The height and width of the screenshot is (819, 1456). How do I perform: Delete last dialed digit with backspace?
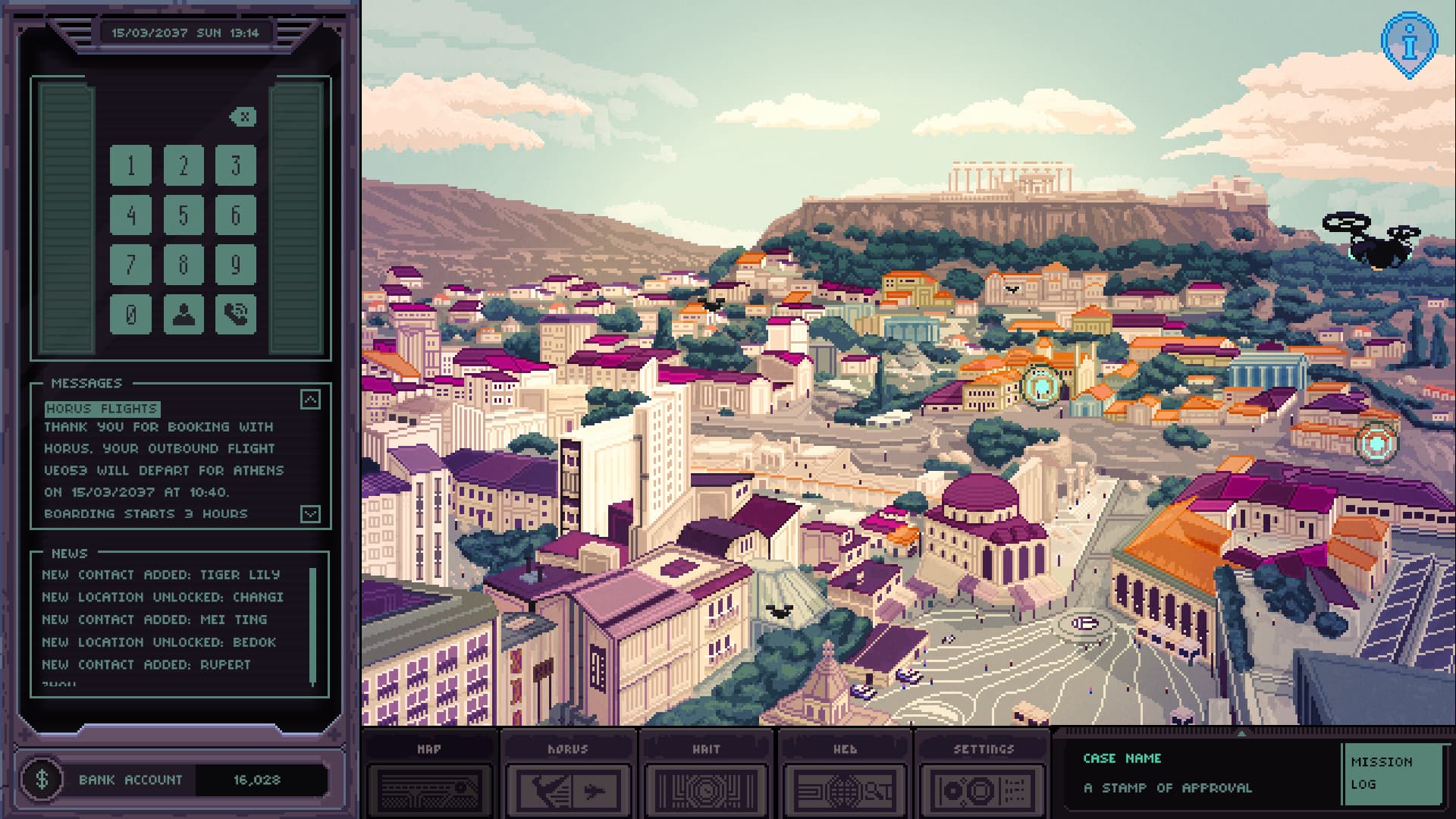pos(243,117)
